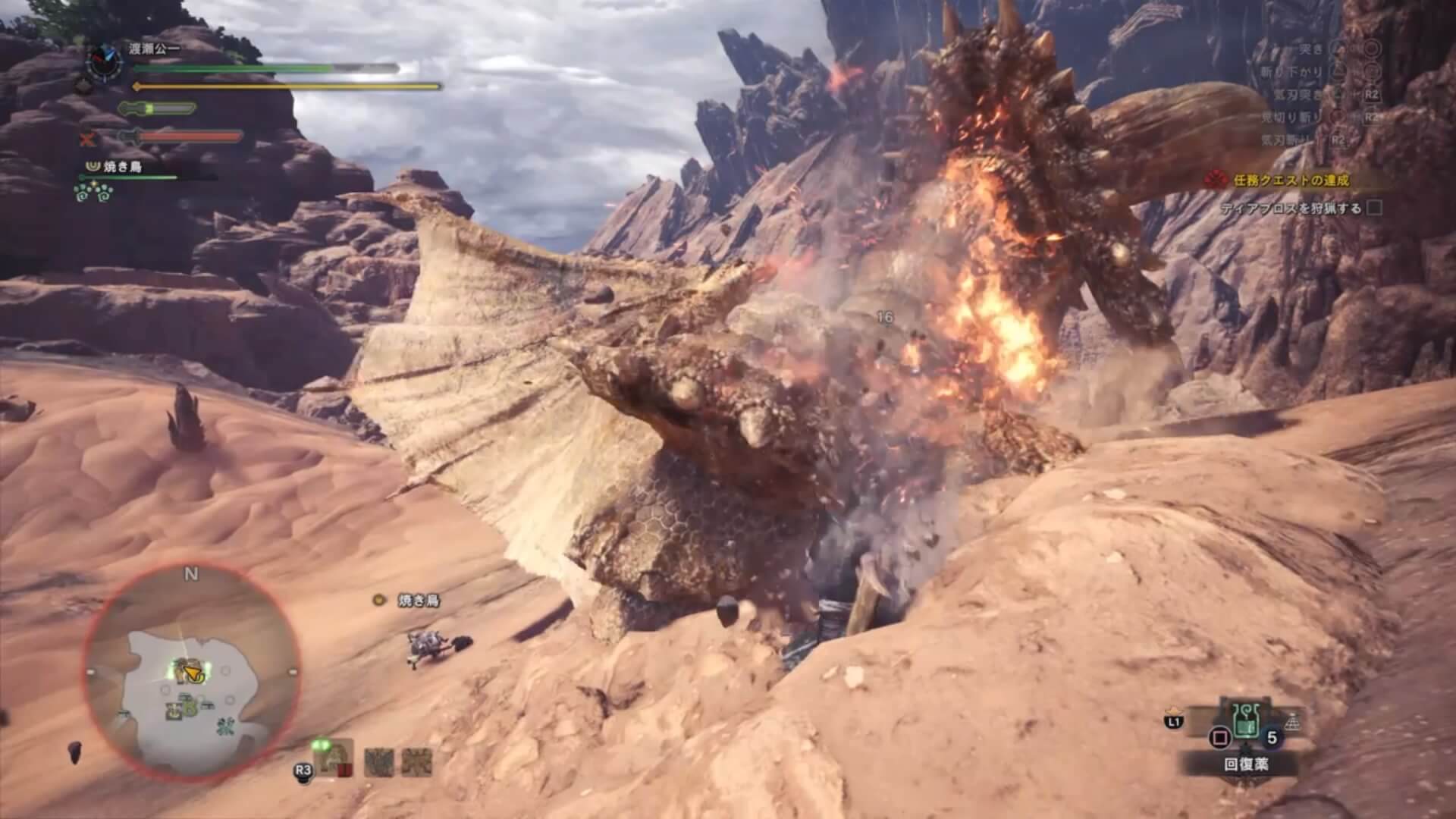The width and height of the screenshot is (1456, 819).
Task: Select the targeted monster icon beside R3
Action: click(334, 758)
